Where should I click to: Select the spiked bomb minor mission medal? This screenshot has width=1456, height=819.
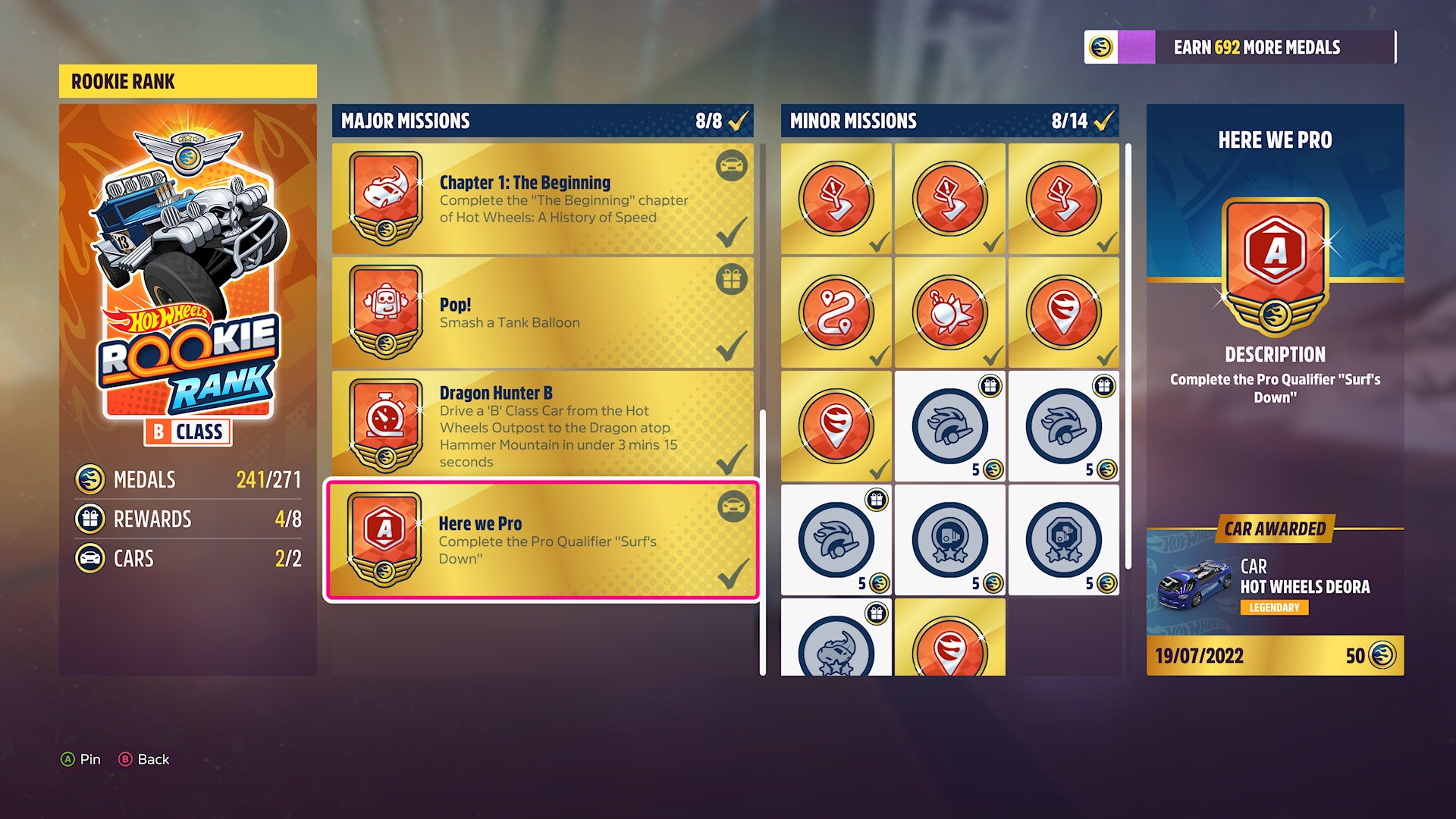pos(950,311)
